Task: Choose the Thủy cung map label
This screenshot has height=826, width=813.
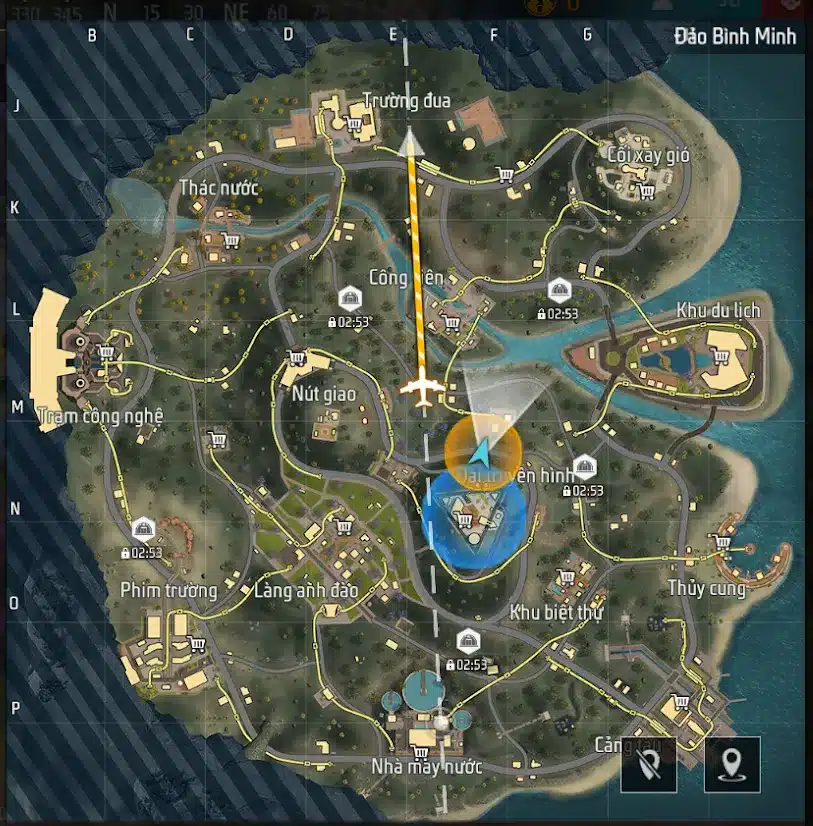Action: pyautogui.click(x=707, y=588)
